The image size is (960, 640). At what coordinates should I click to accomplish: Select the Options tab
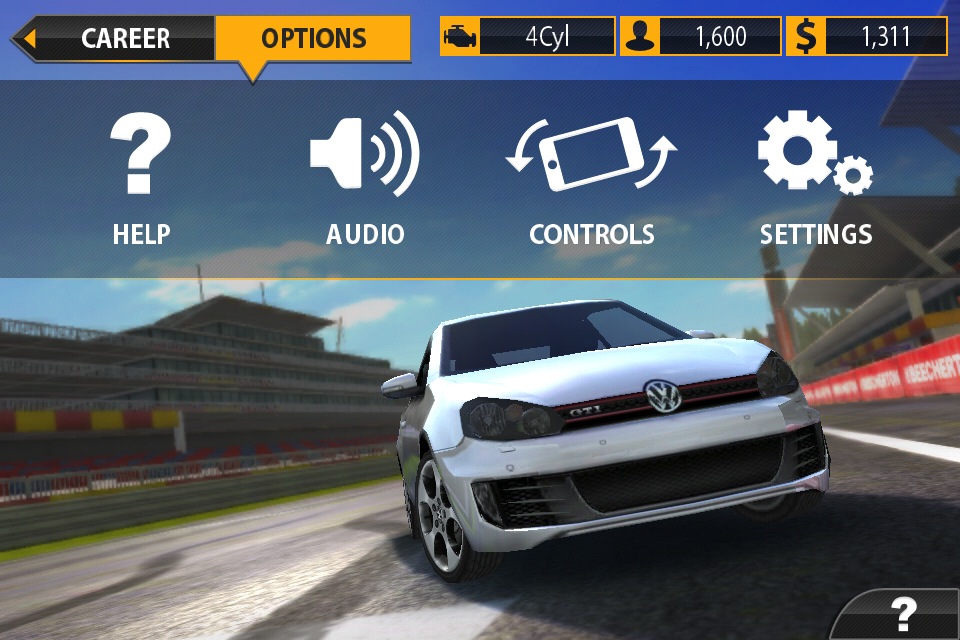coord(313,39)
